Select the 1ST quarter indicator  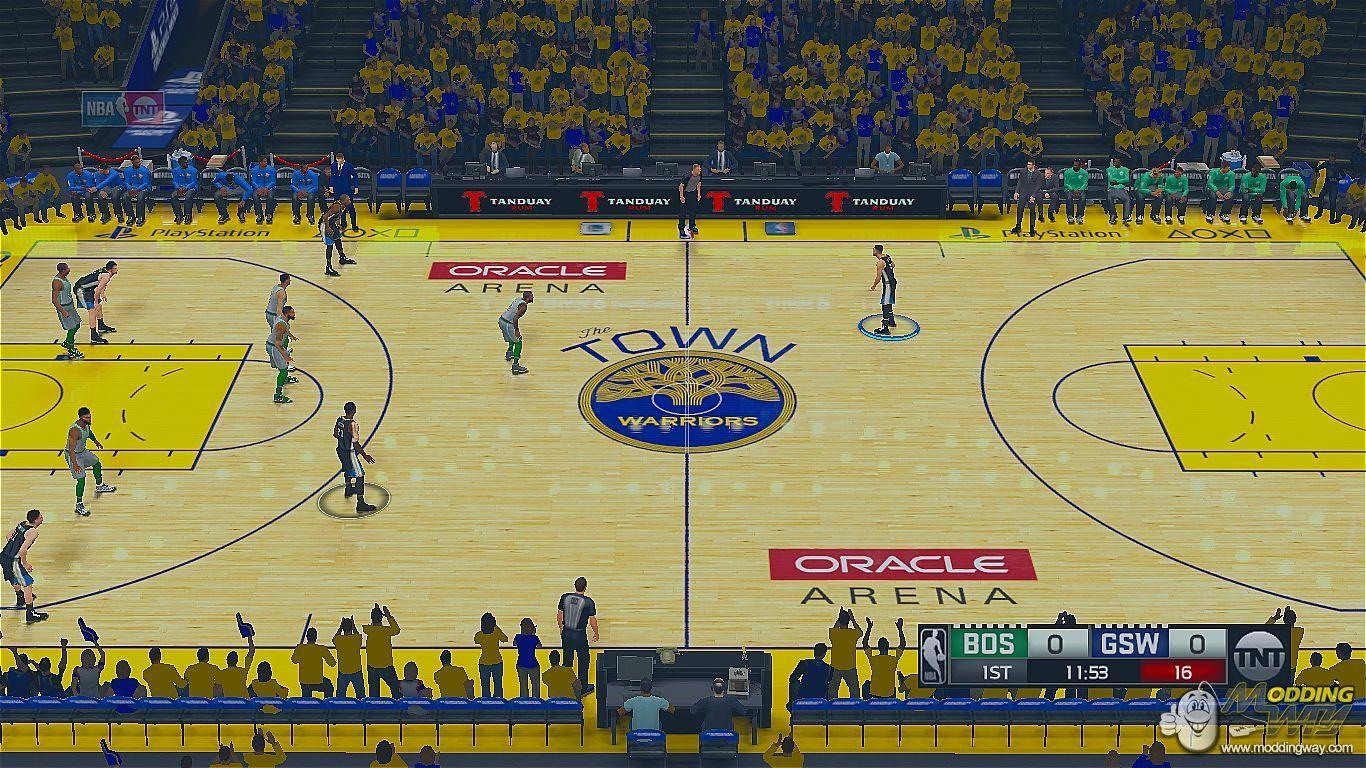tap(997, 673)
